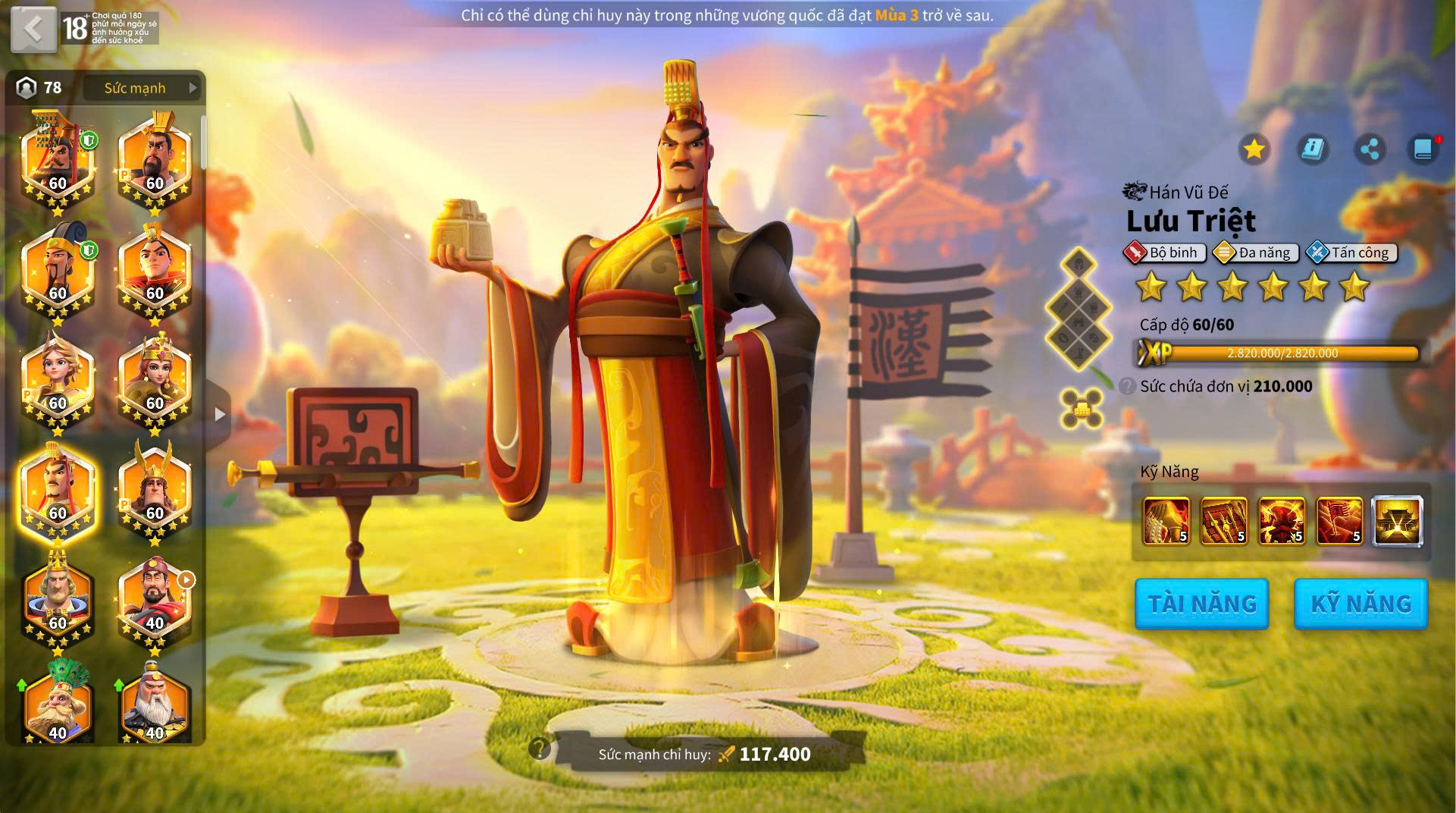Viewport: 1456px width, 813px height.
Task: Open the commander biography book icon
Action: pos(1312,149)
